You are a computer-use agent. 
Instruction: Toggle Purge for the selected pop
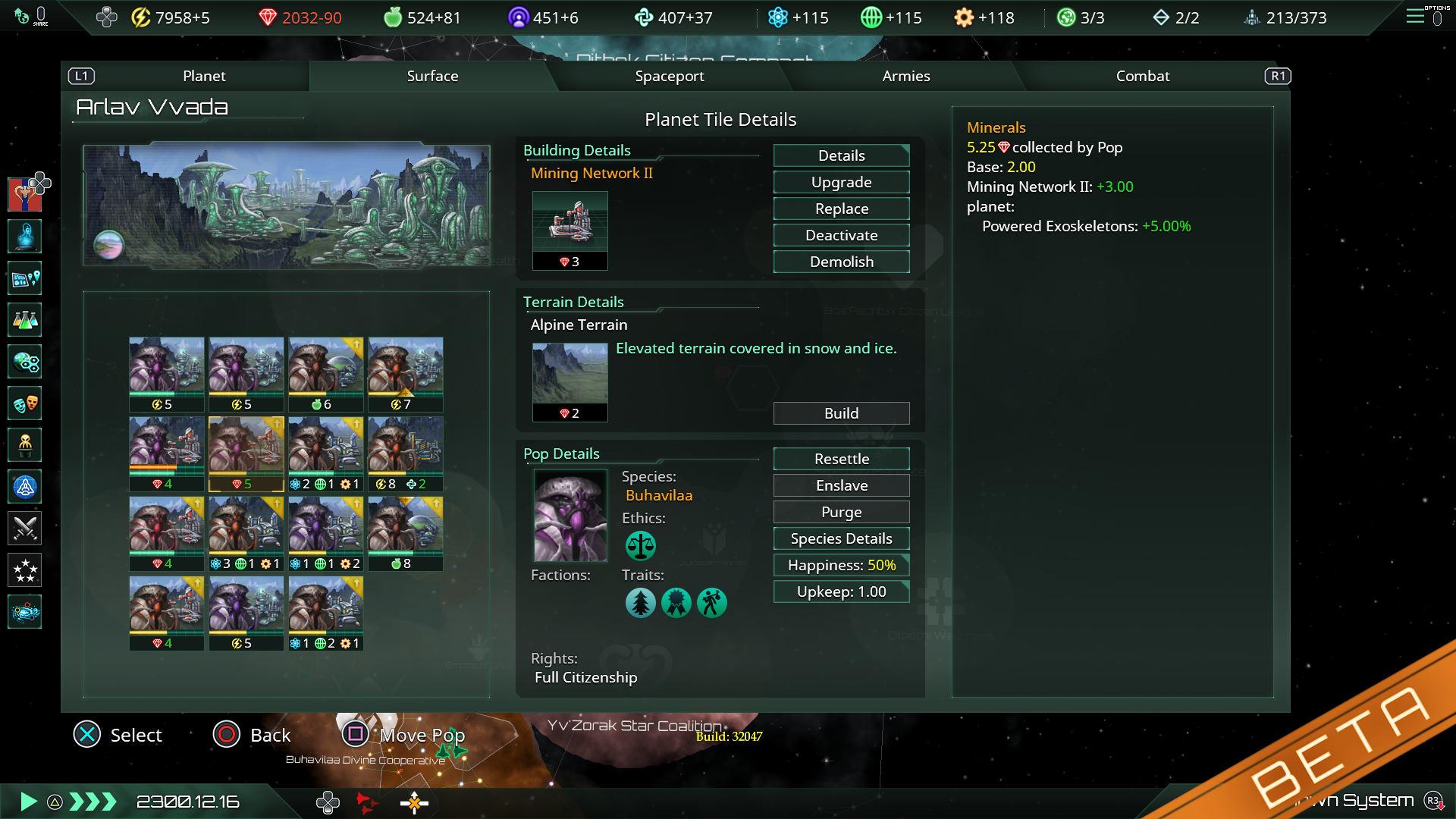point(841,512)
